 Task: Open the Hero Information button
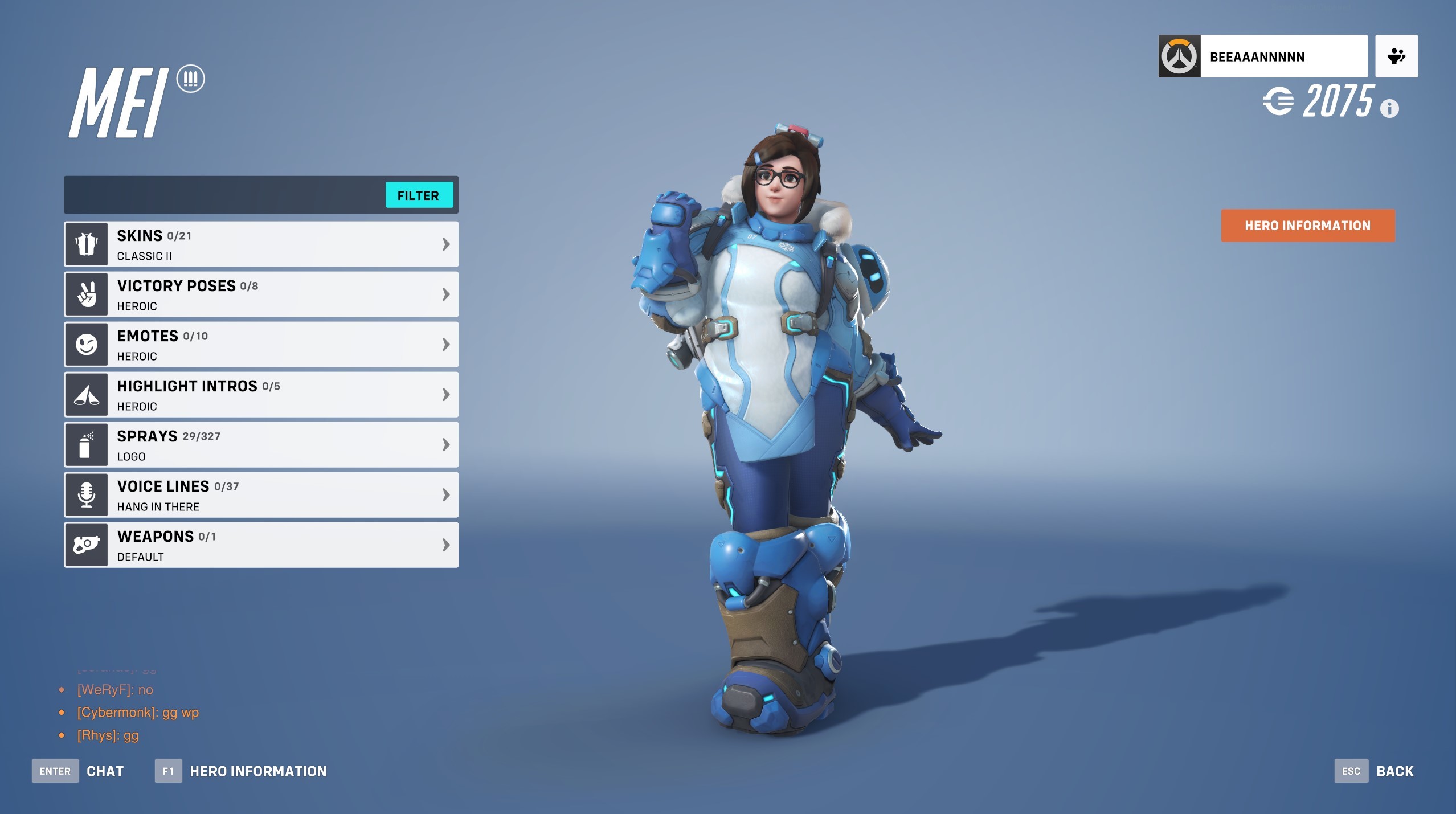coord(1307,226)
